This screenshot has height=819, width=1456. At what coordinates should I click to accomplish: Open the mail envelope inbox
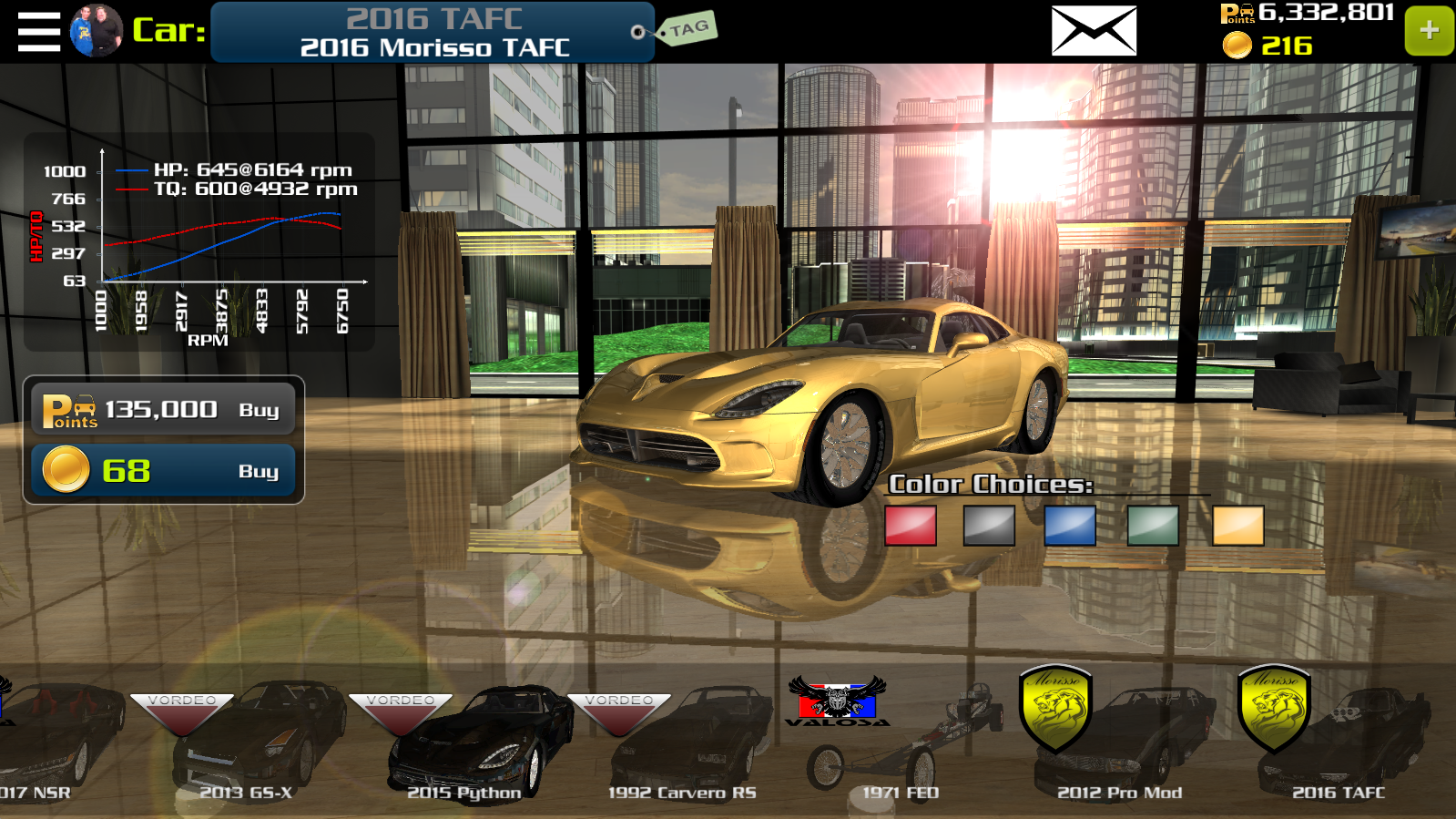tap(1094, 31)
